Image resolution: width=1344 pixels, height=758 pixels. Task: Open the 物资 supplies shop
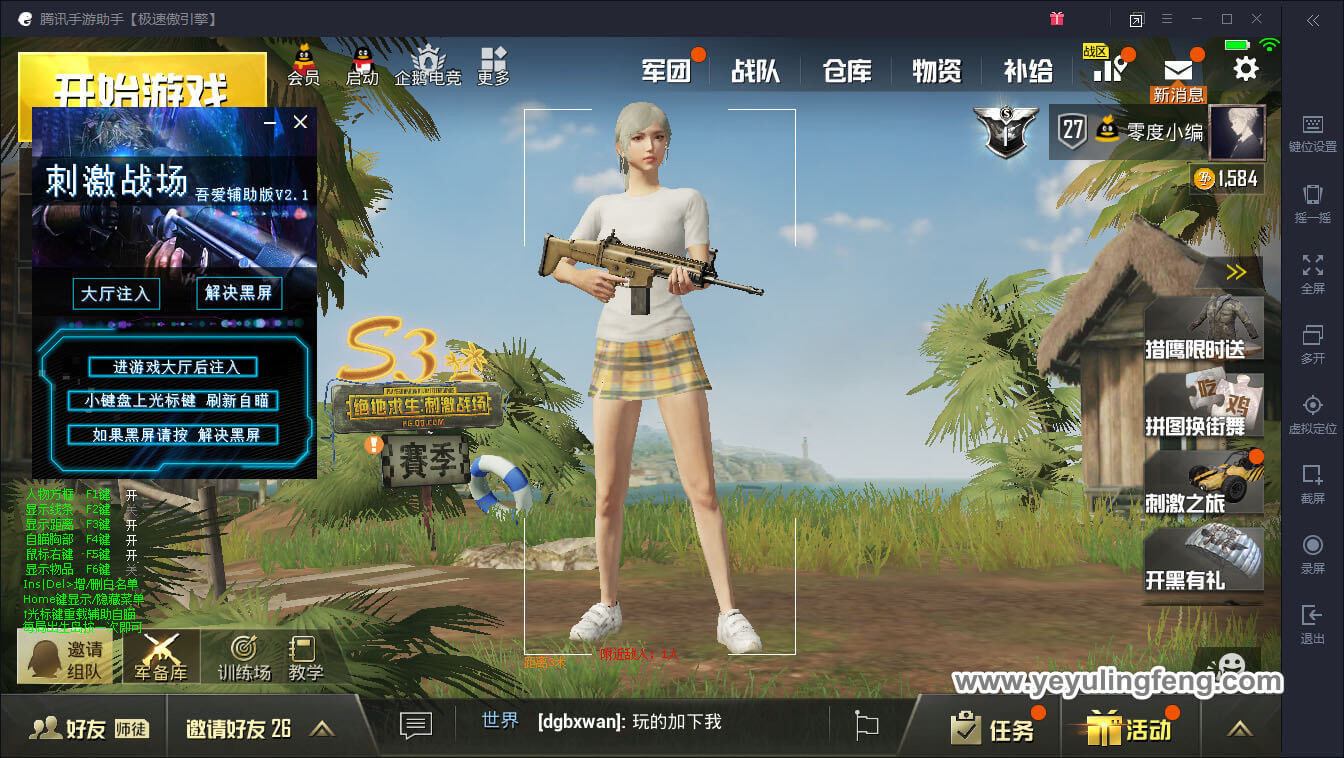click(x=937, y=71)
